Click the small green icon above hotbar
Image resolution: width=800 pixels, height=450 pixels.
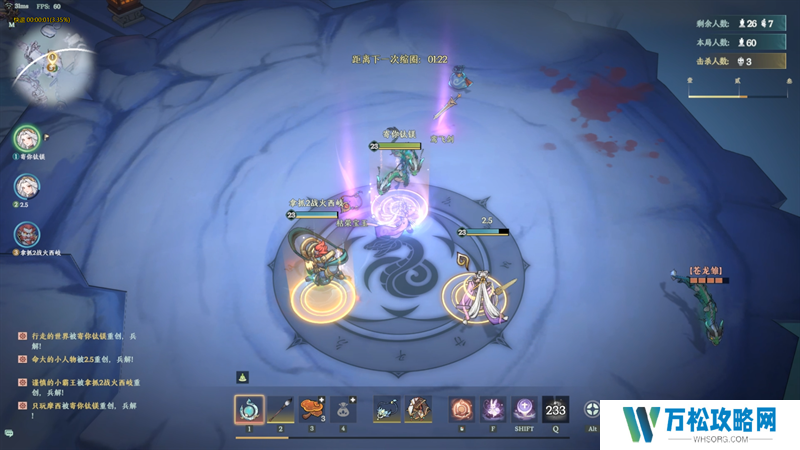coord(241,377)
